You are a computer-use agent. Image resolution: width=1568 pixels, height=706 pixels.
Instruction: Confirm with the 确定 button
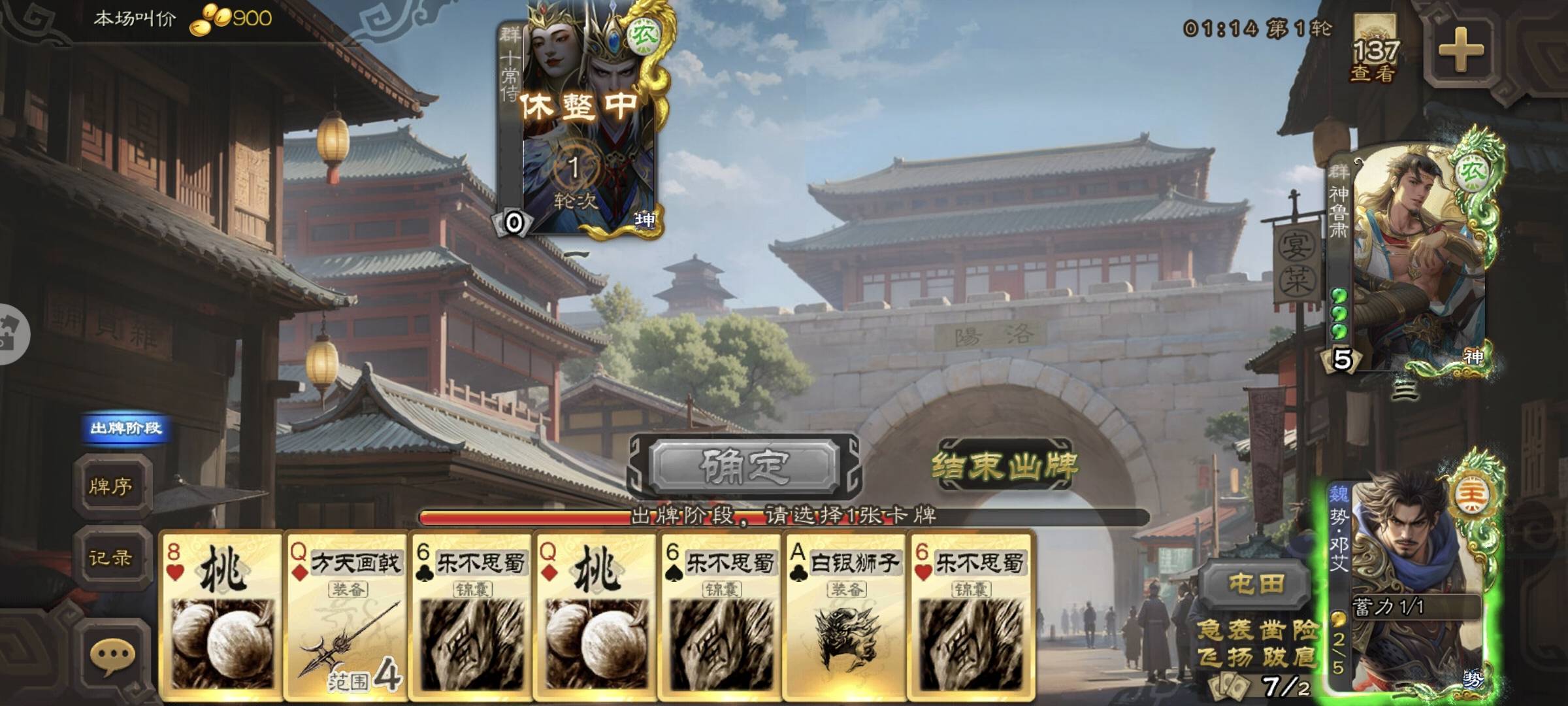744,466
